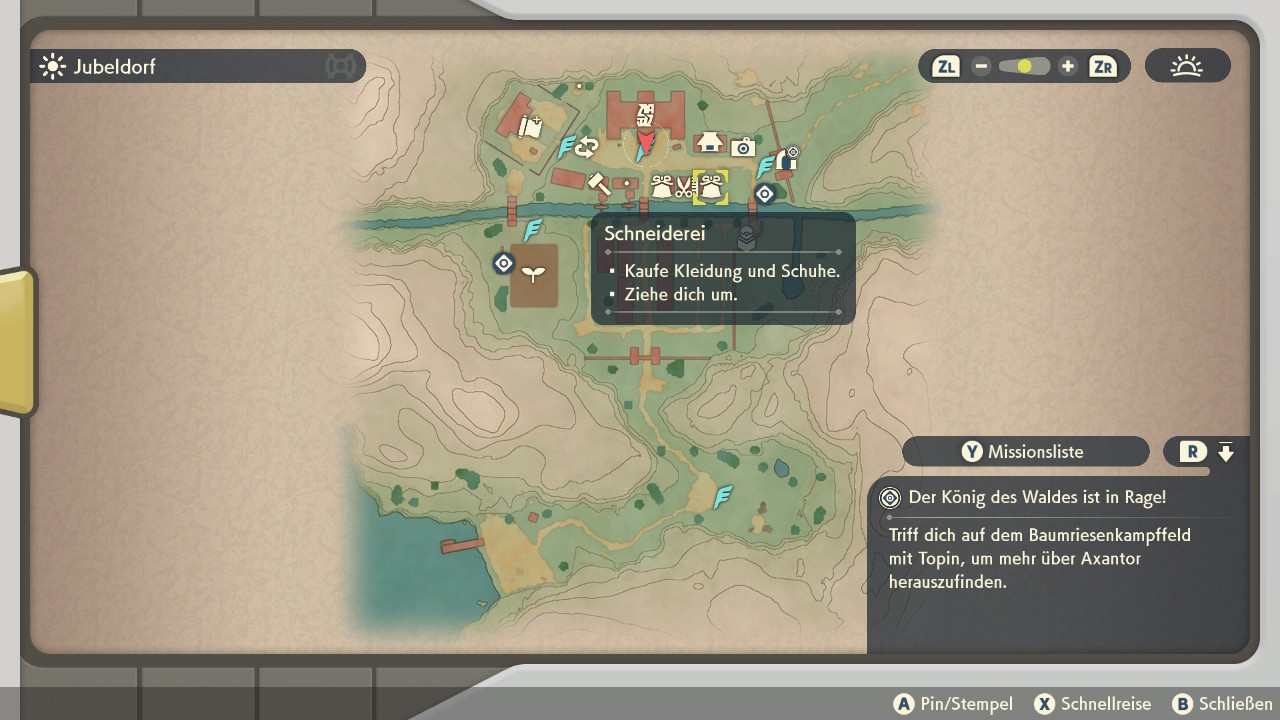Zoom in the map with plus button
This screenshot has height=720, width=1280.
(x=1068, y=67)
